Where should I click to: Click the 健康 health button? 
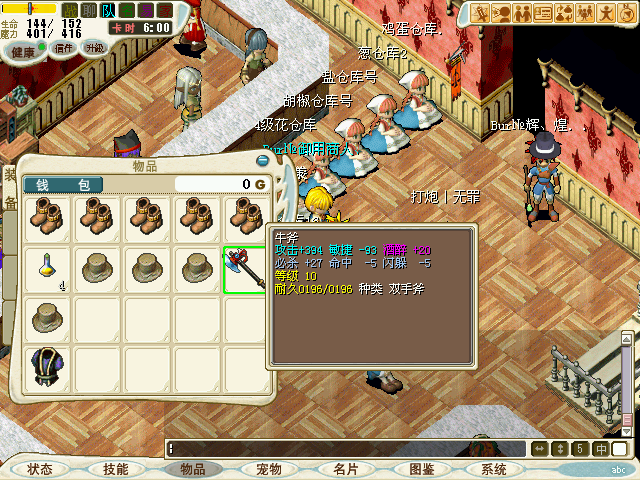tap(23, 49)
